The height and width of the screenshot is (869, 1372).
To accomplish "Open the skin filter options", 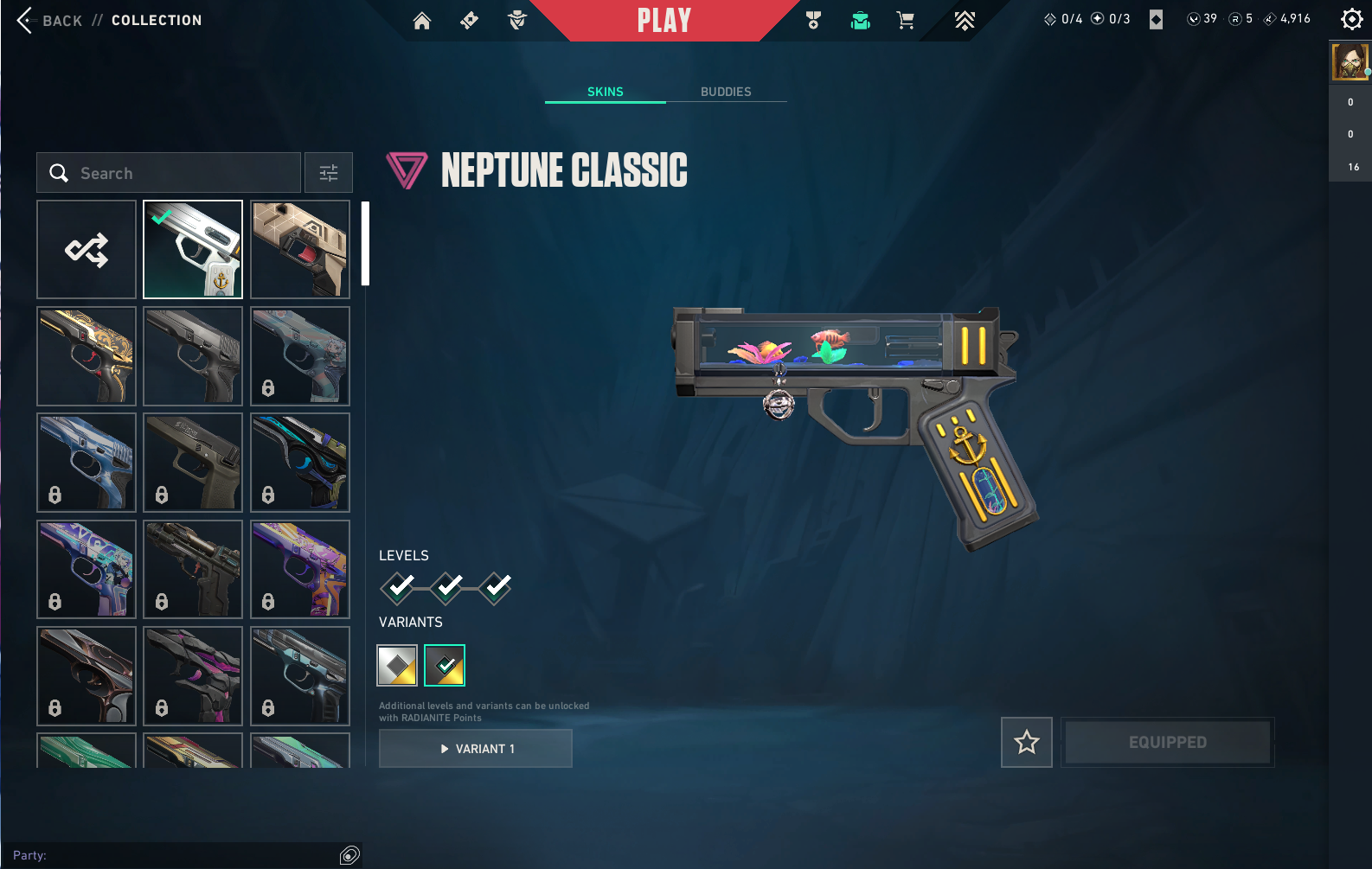I will (x=329, y=173).
